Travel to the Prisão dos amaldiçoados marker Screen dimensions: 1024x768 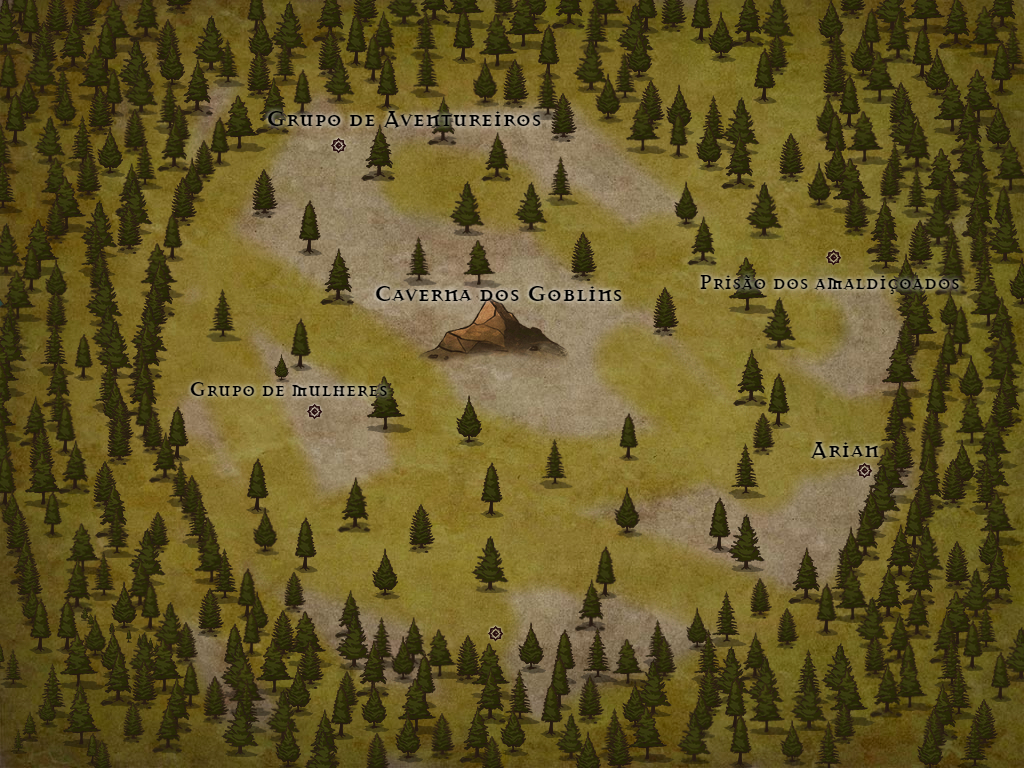tap(833, 257)
